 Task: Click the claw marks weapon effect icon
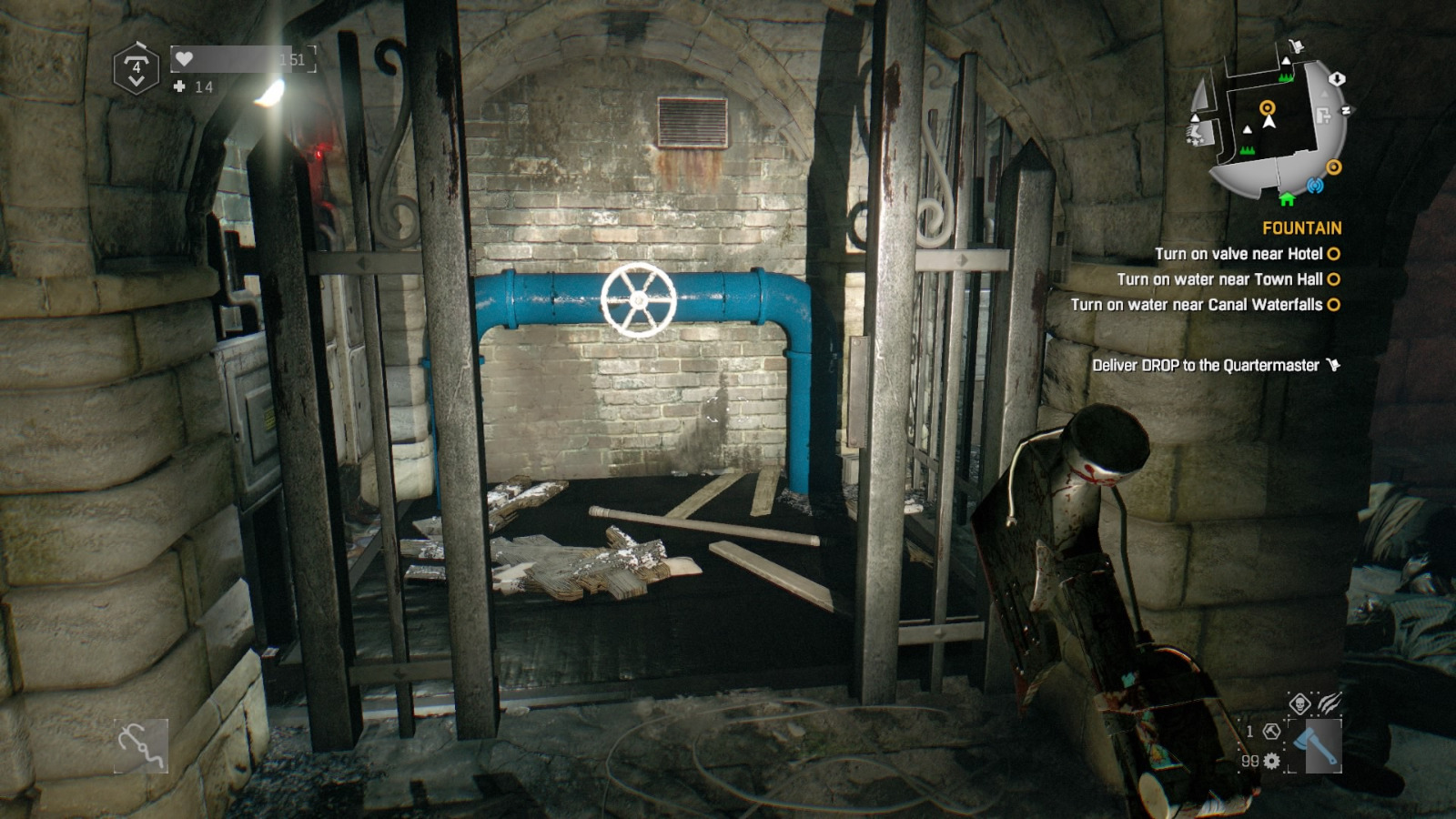tap(1329, 702)
